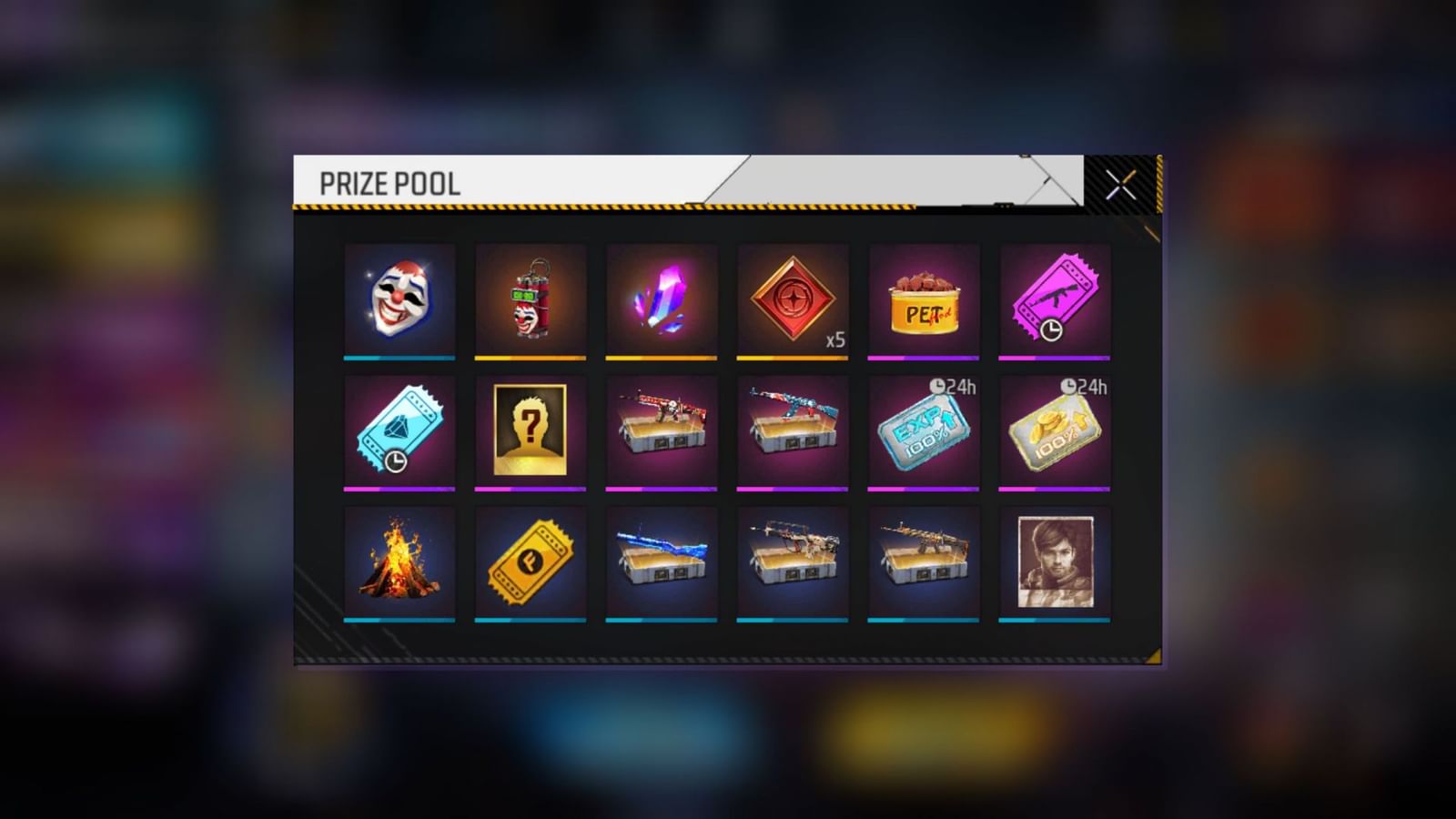This screenshot has width=1456, height=819.
Task: Open the red skull weapon crate
Action: (662, 430)
